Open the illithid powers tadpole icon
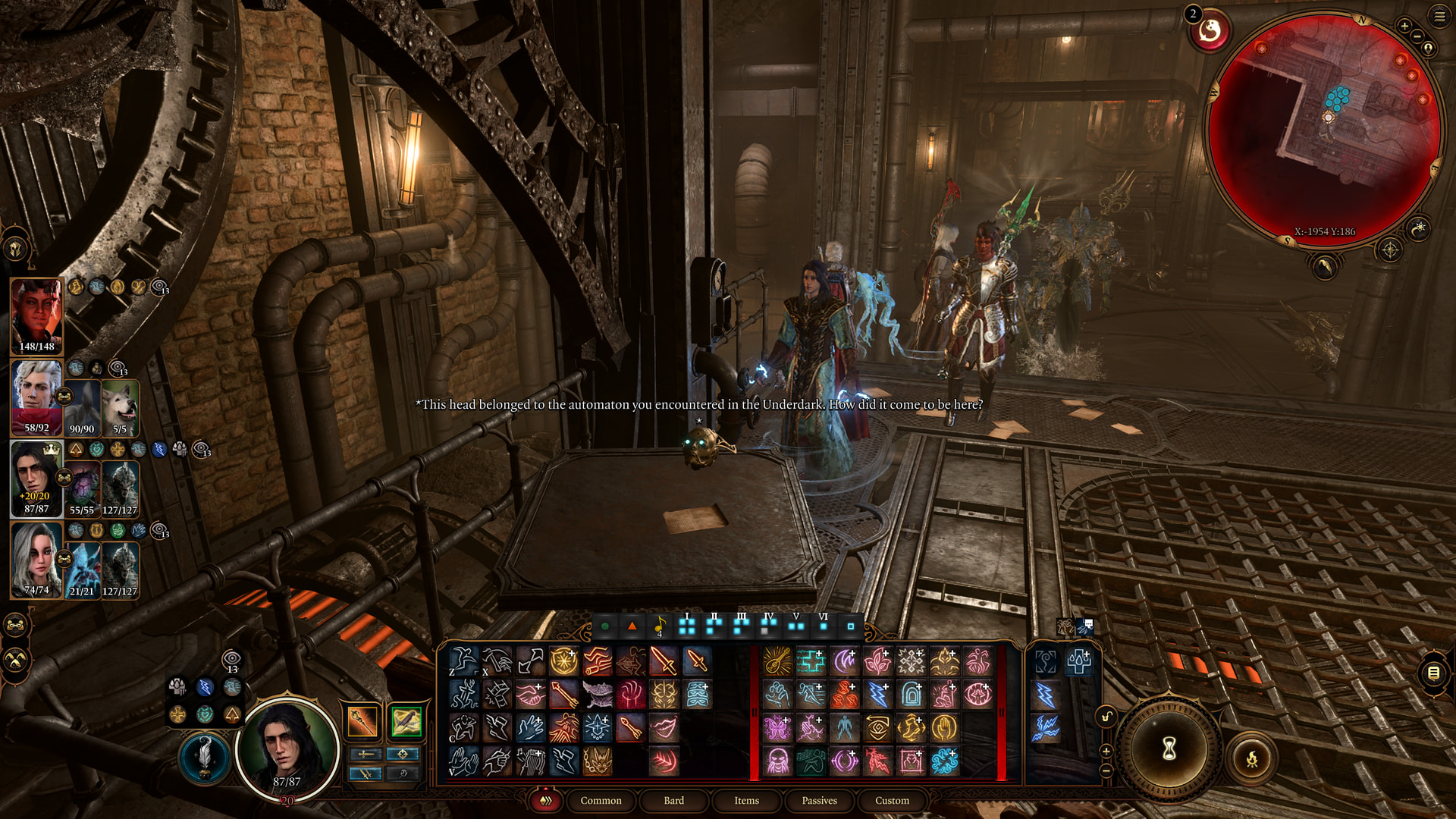This screenshot has height=819, width=1456. point(1210,31)
